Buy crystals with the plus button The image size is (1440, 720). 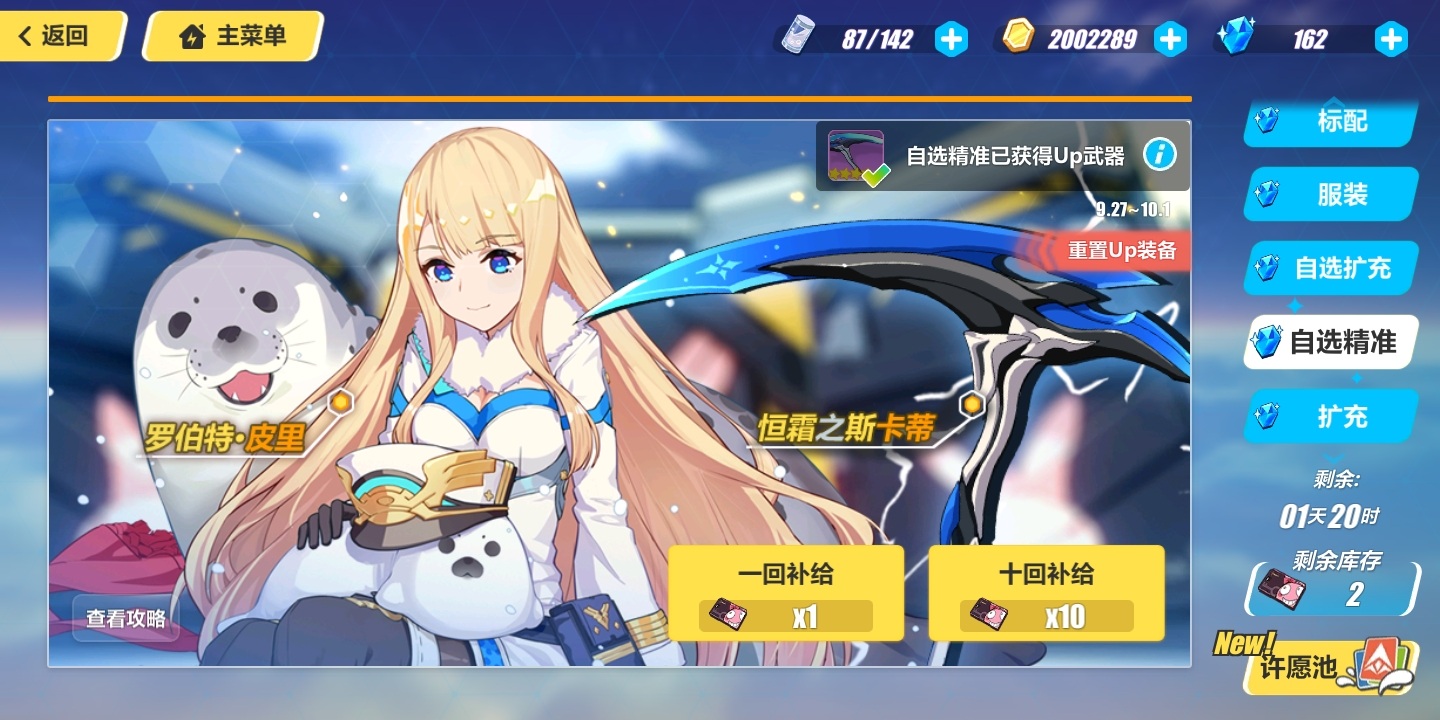click(1390, 39)
